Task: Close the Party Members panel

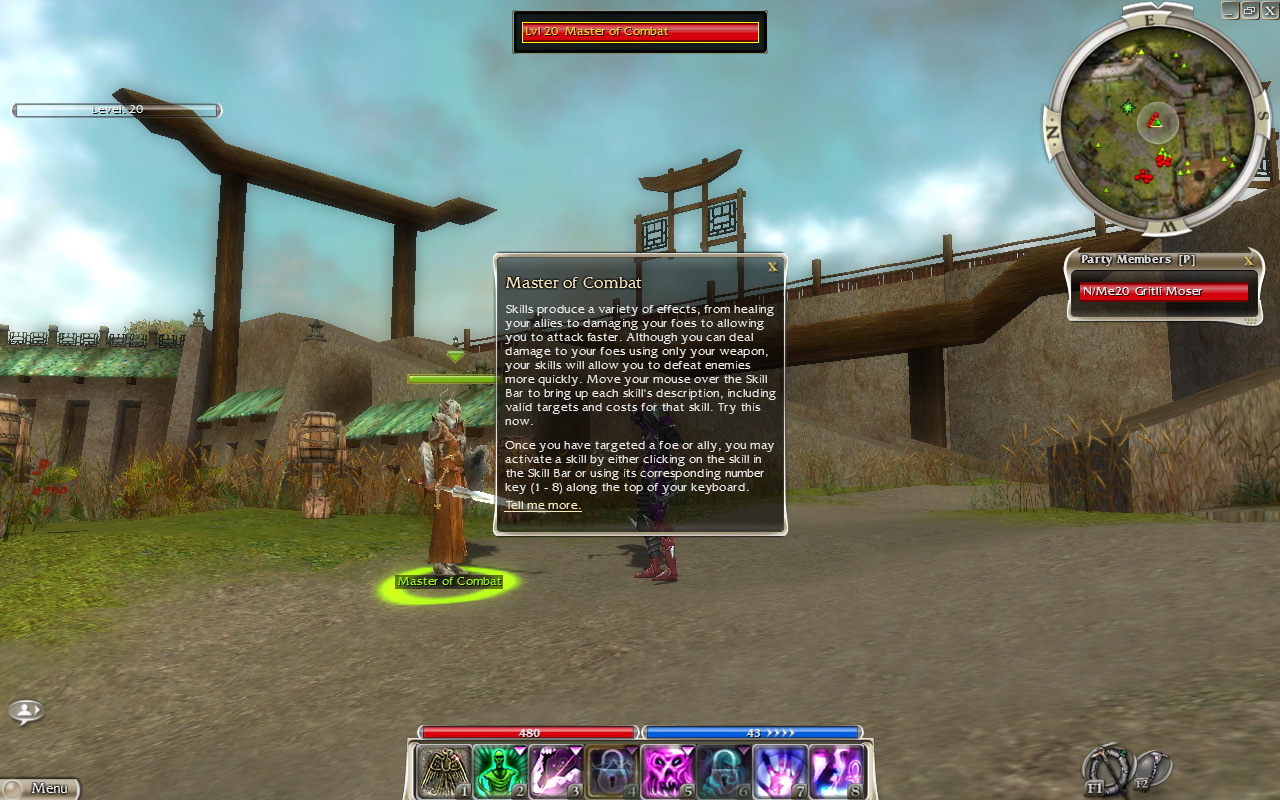Action: 1248,260
